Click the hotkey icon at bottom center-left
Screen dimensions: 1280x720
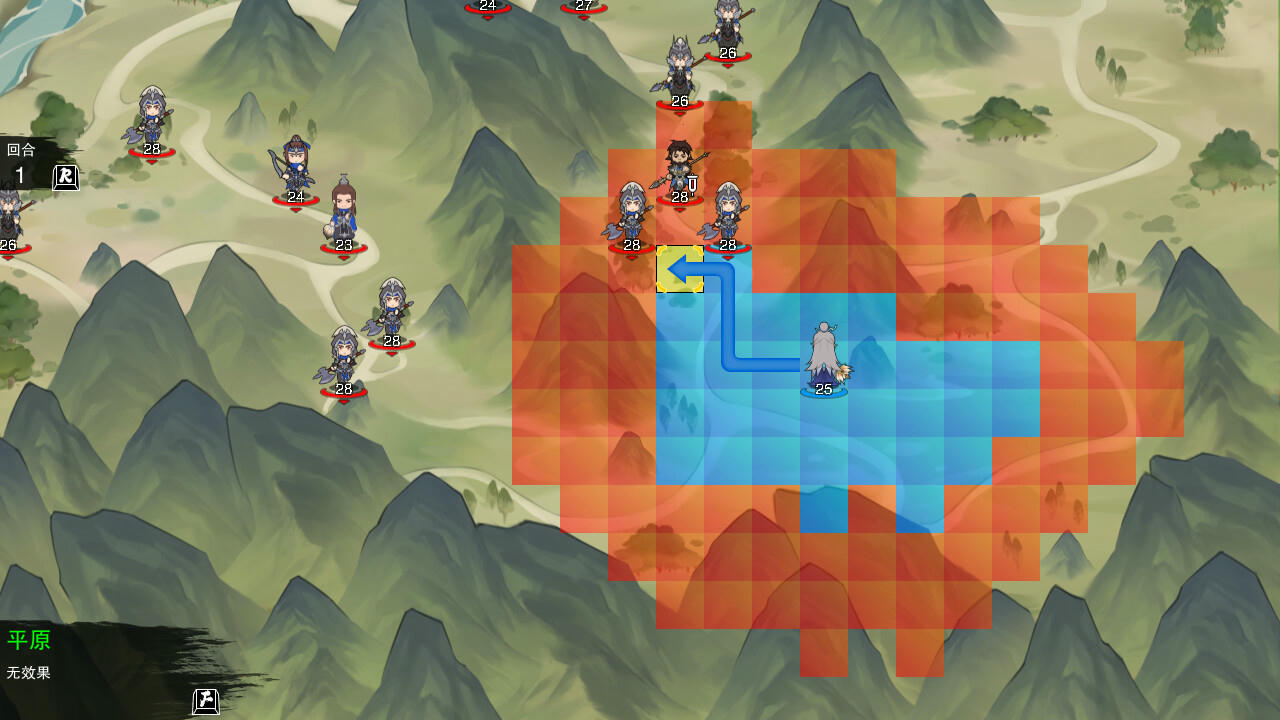(x=204, y=703)
